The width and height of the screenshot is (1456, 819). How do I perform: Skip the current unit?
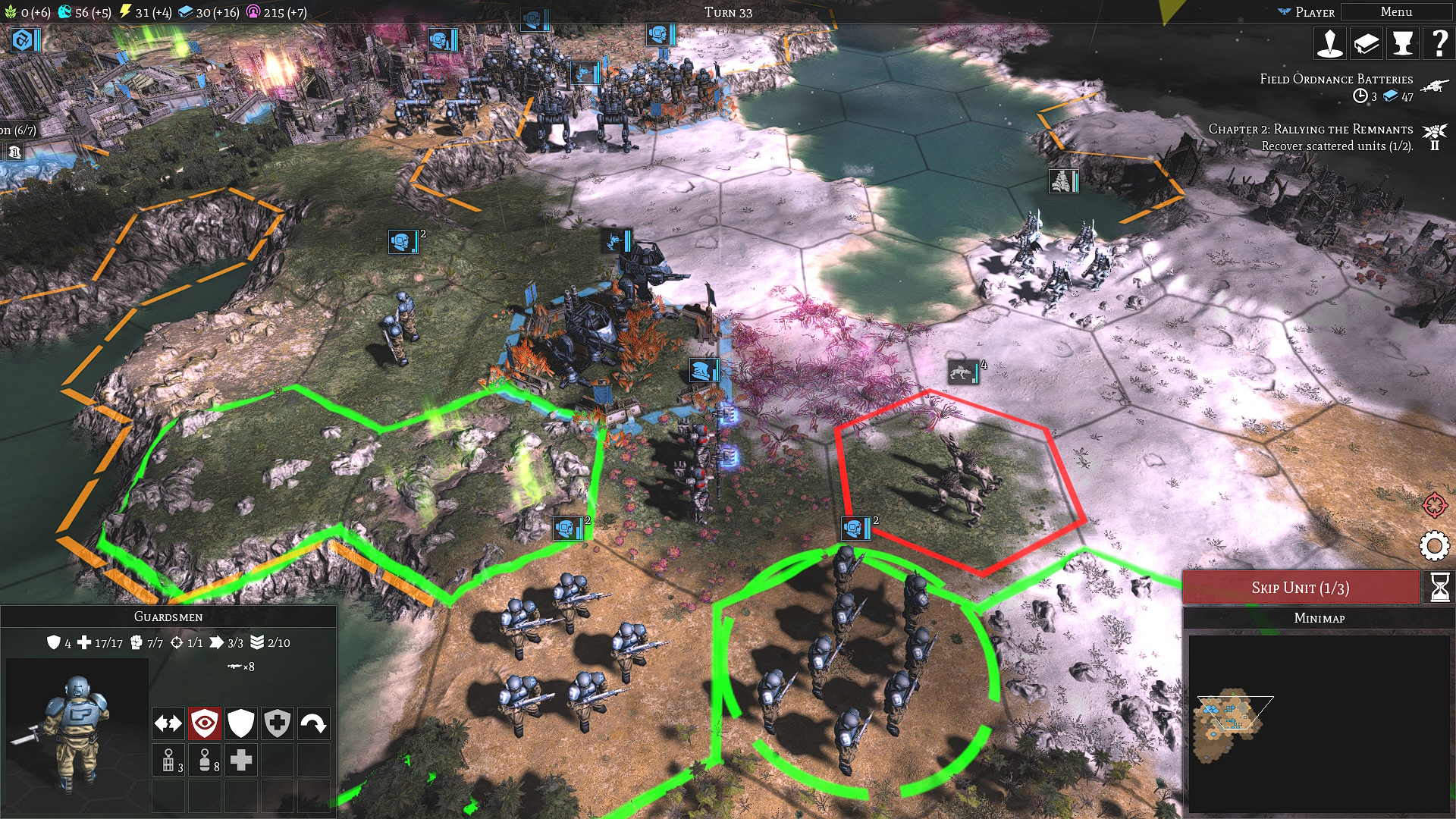1300,588
